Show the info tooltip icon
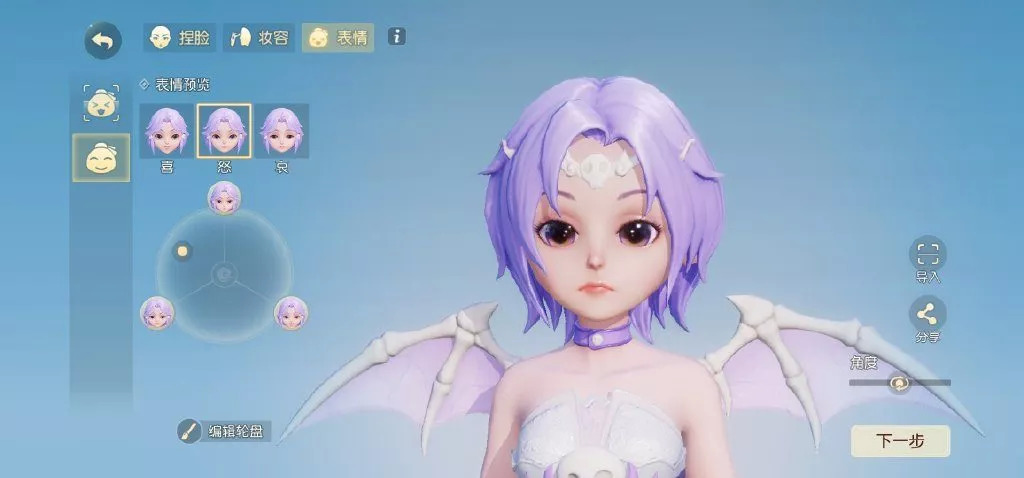Screen dimensions: 1024x478 click(x=397, y=37)
